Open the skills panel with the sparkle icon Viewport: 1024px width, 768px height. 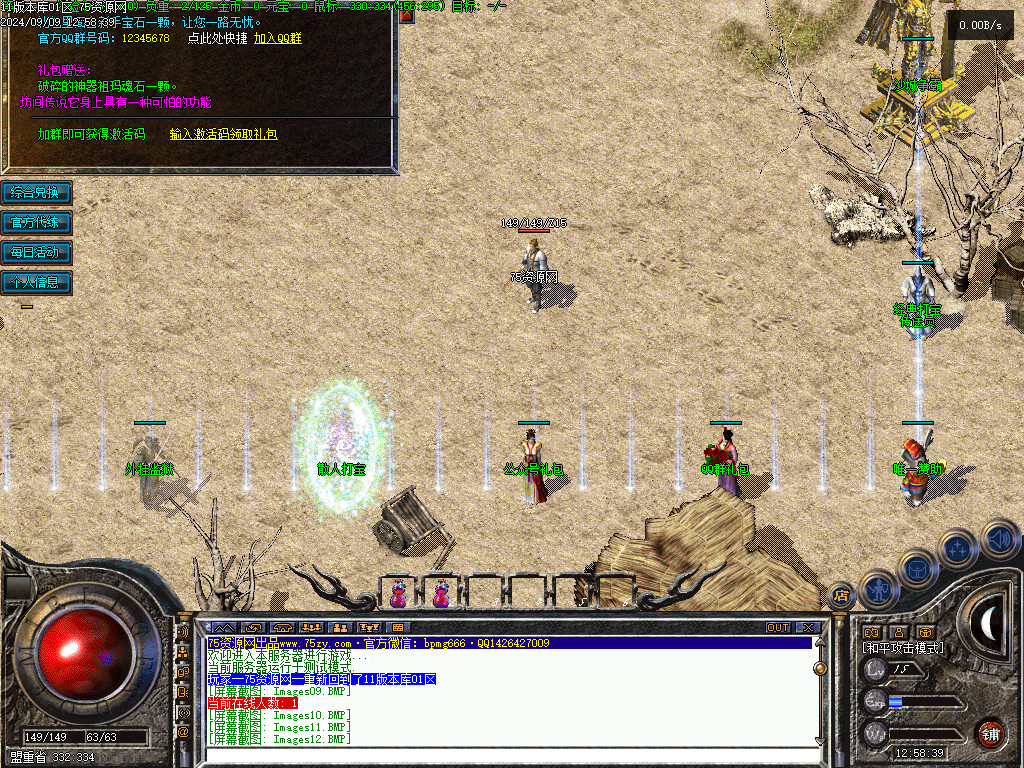point(958,548)
